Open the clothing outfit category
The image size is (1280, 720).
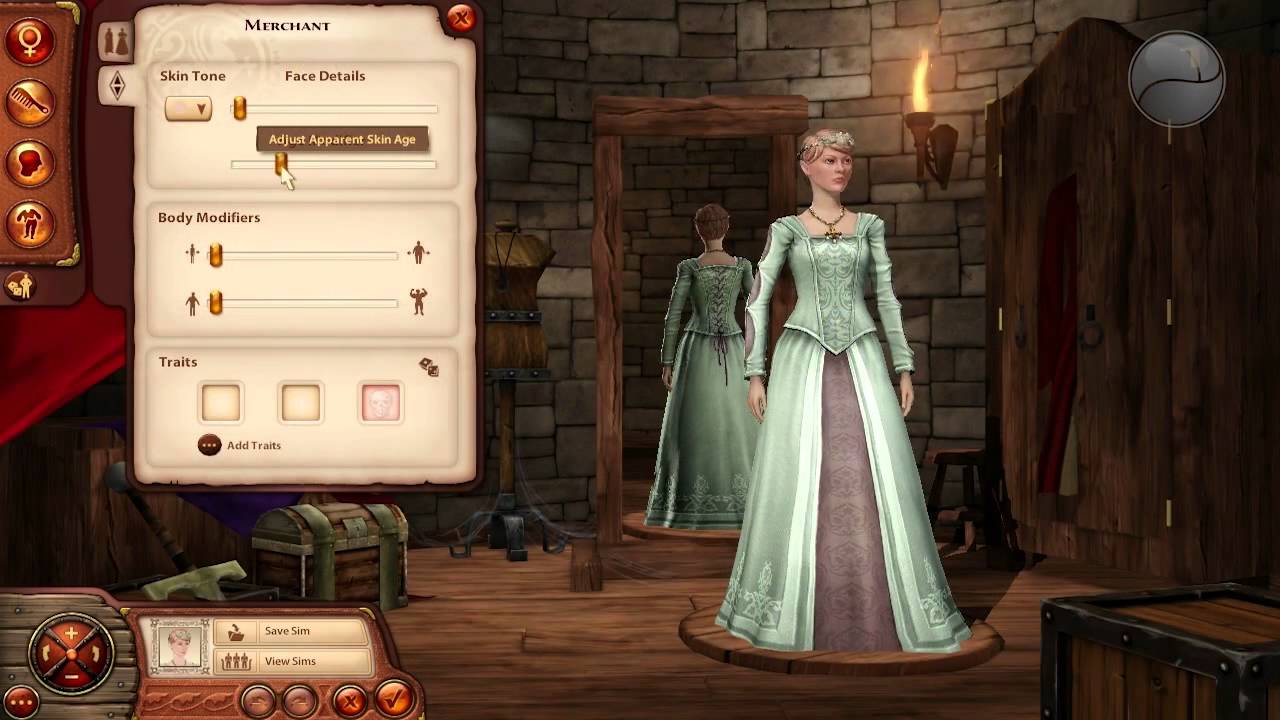pyautogui.click(x=29, y=223)
